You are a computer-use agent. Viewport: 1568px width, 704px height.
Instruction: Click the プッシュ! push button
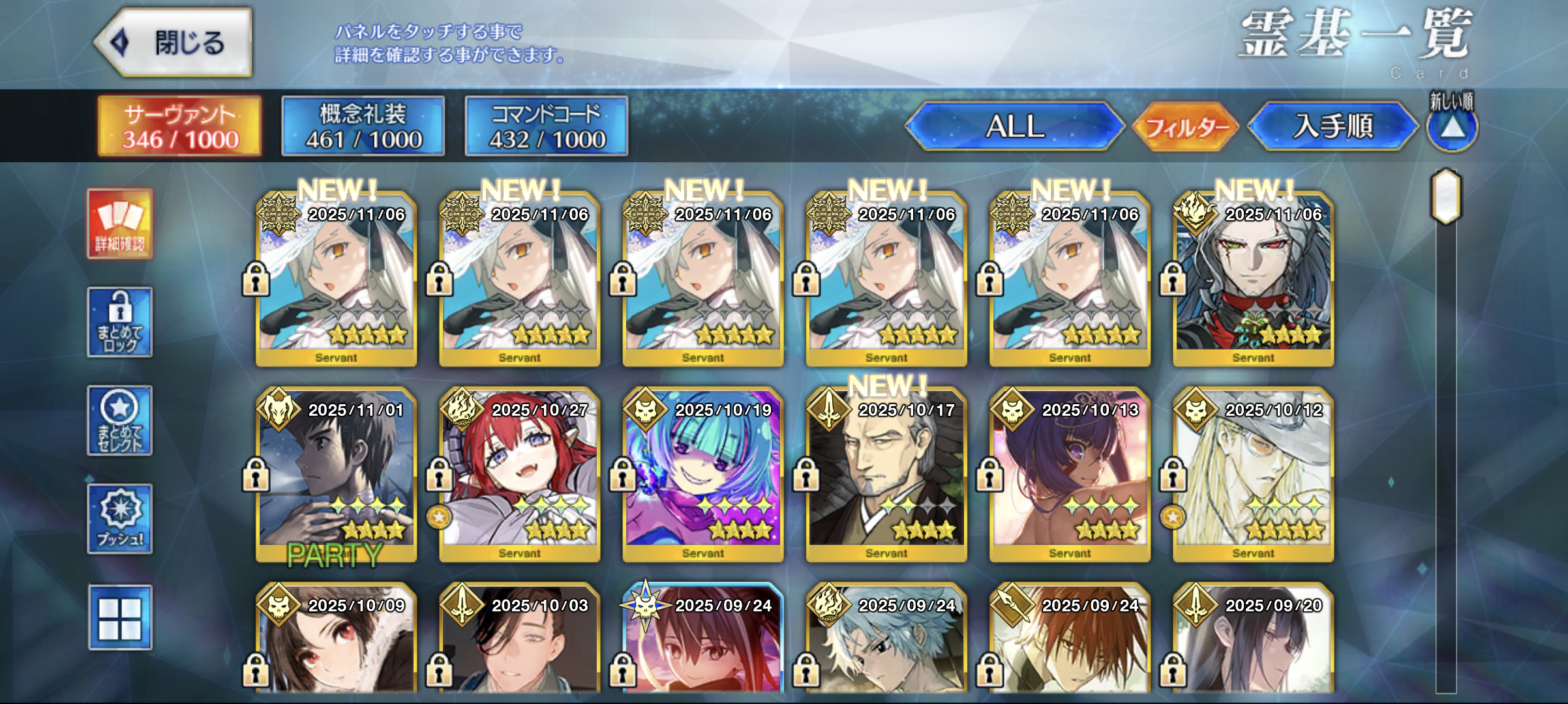coord(120,519)
